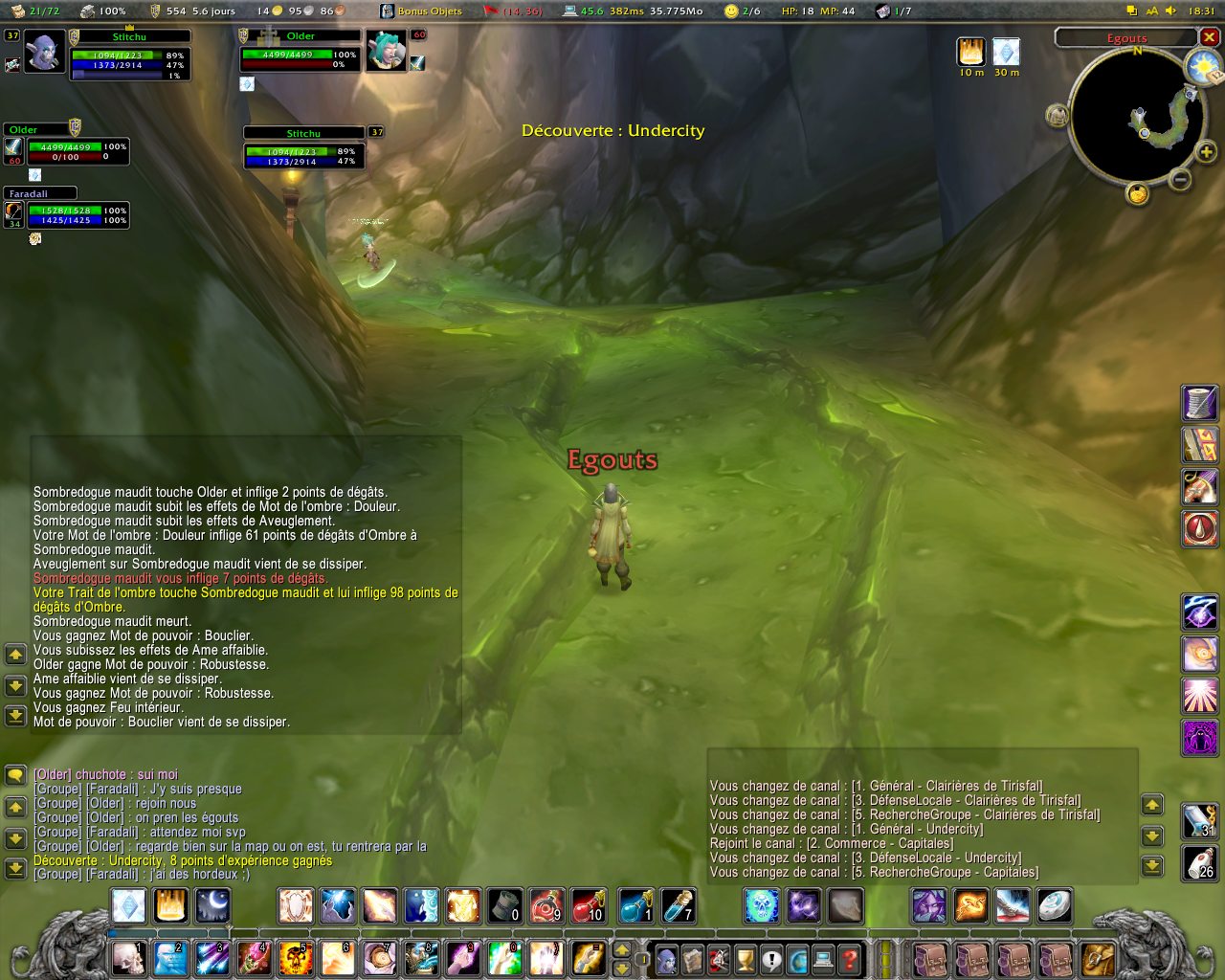Select party member Faradali's frame
The height and width of the screenshot is (980, 1225).
pos(67,209)
